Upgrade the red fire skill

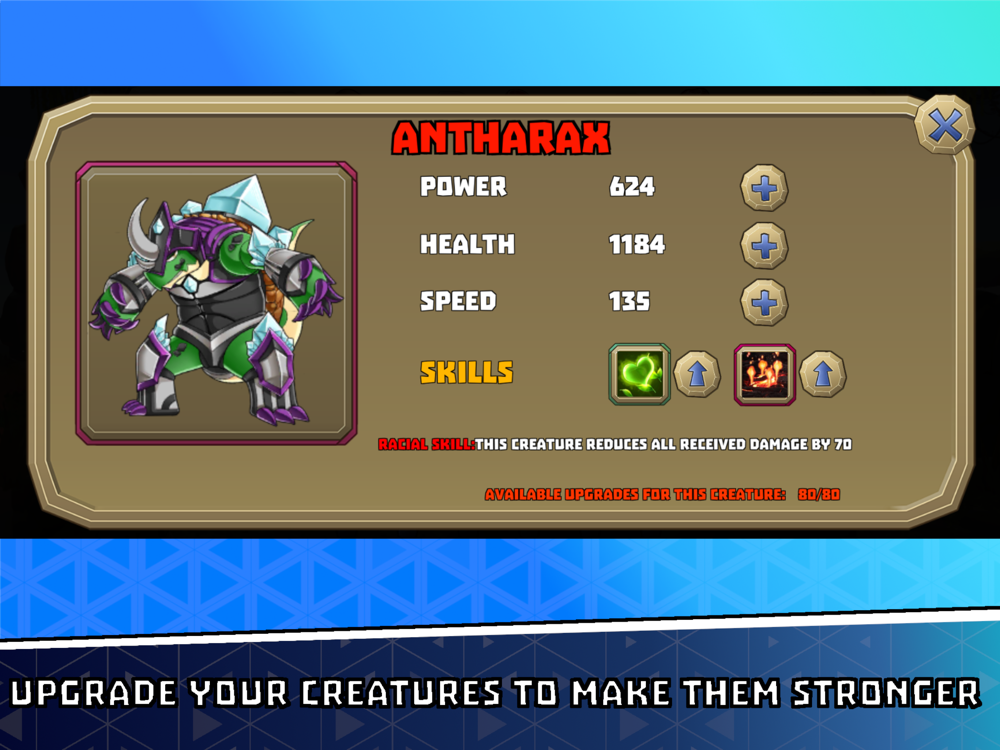[x=823, y=374]
